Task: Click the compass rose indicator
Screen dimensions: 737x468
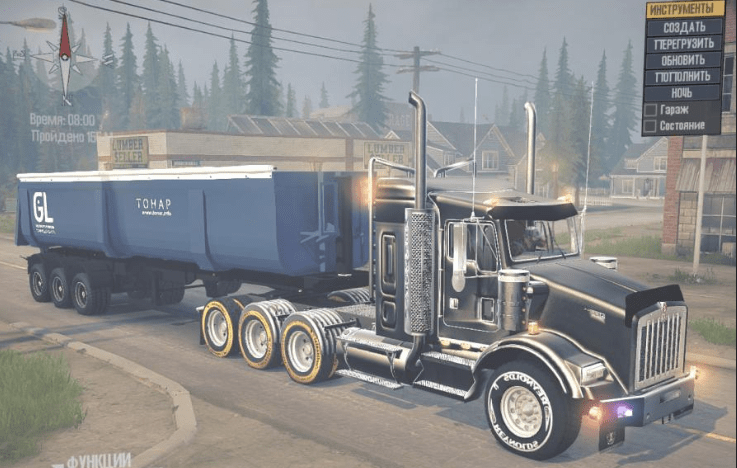Action: [64, 53]
